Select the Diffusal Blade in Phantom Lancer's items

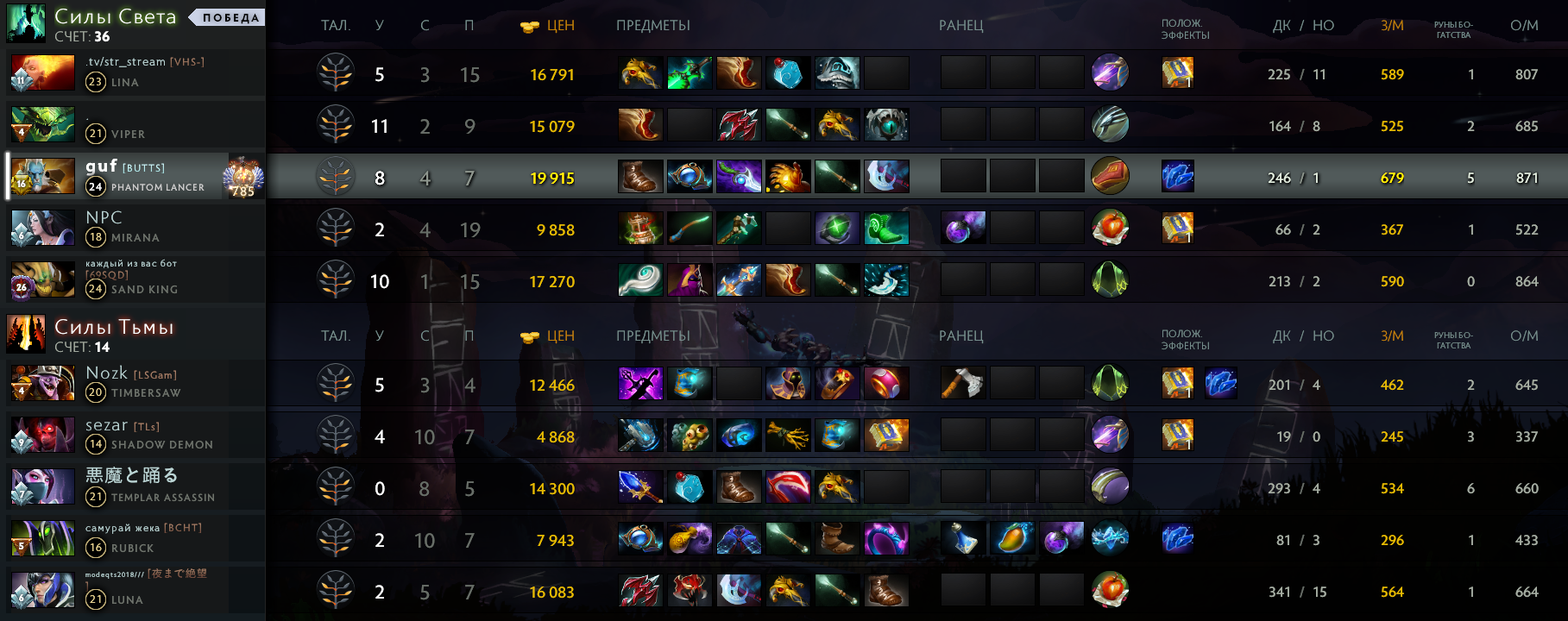[739, 177]
